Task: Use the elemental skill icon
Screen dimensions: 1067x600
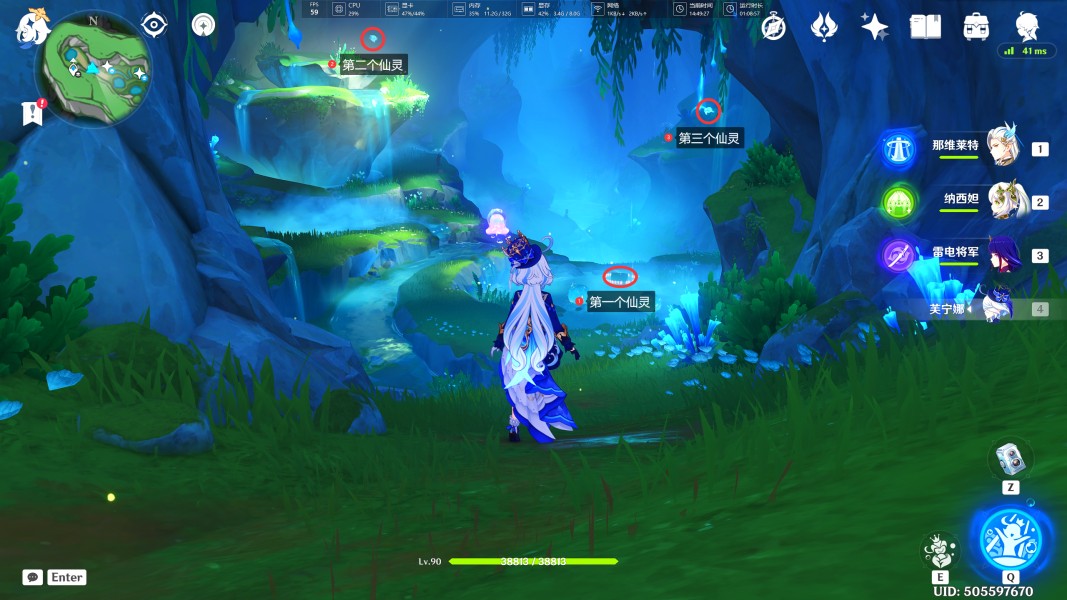Action: click(940, 551)
